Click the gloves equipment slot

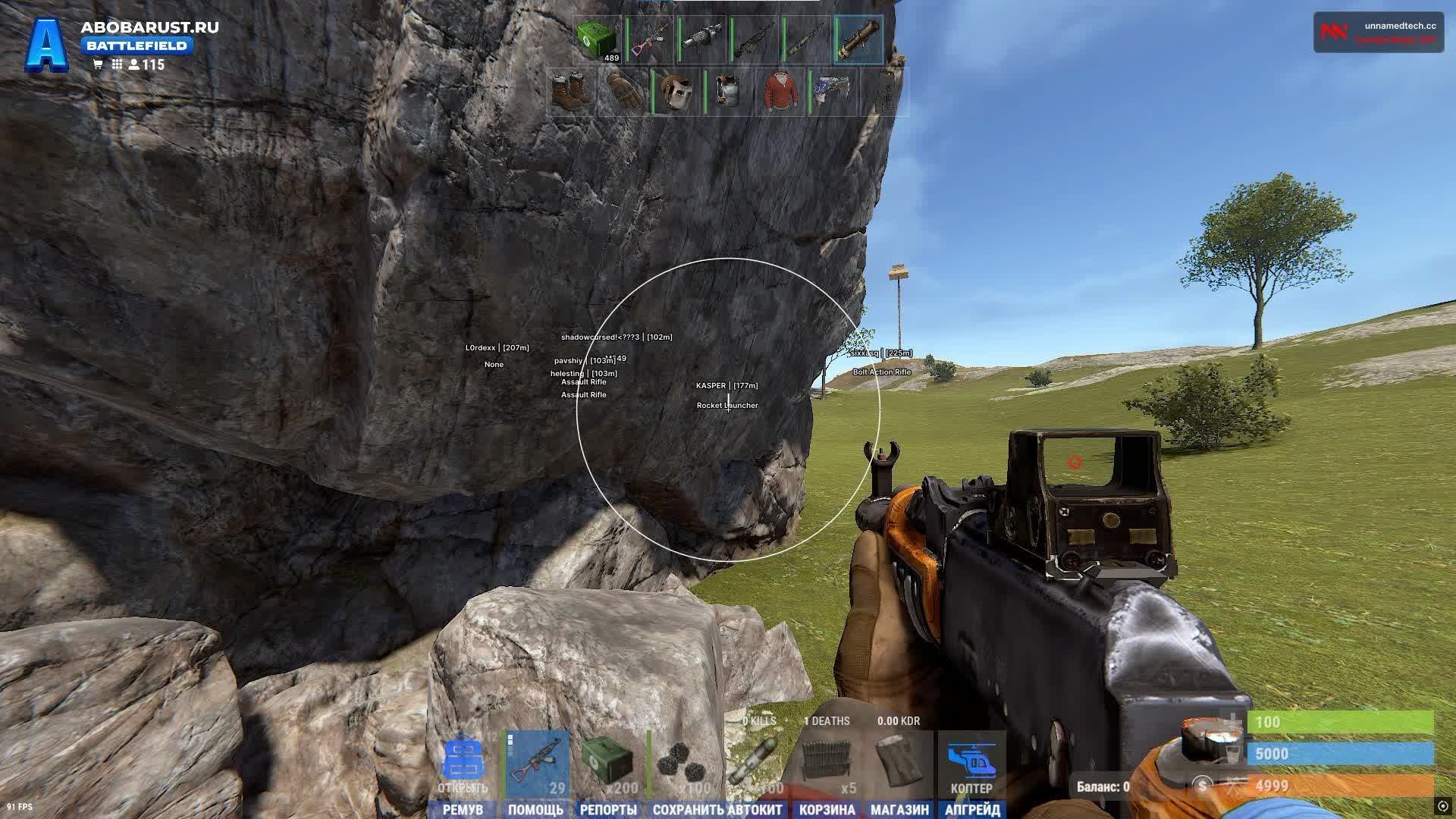tap(623, 89)
